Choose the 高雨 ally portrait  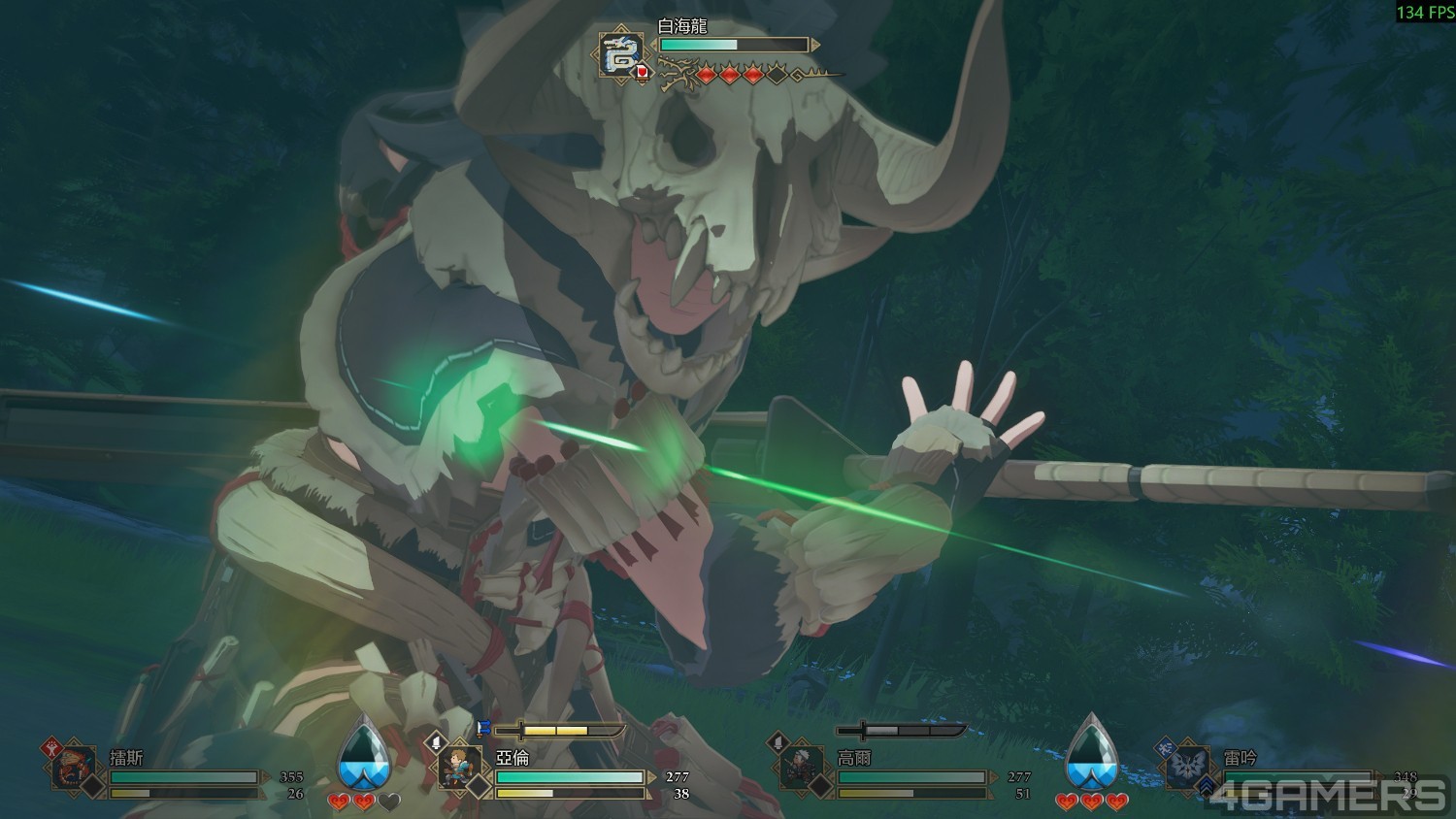coord(803,769)
